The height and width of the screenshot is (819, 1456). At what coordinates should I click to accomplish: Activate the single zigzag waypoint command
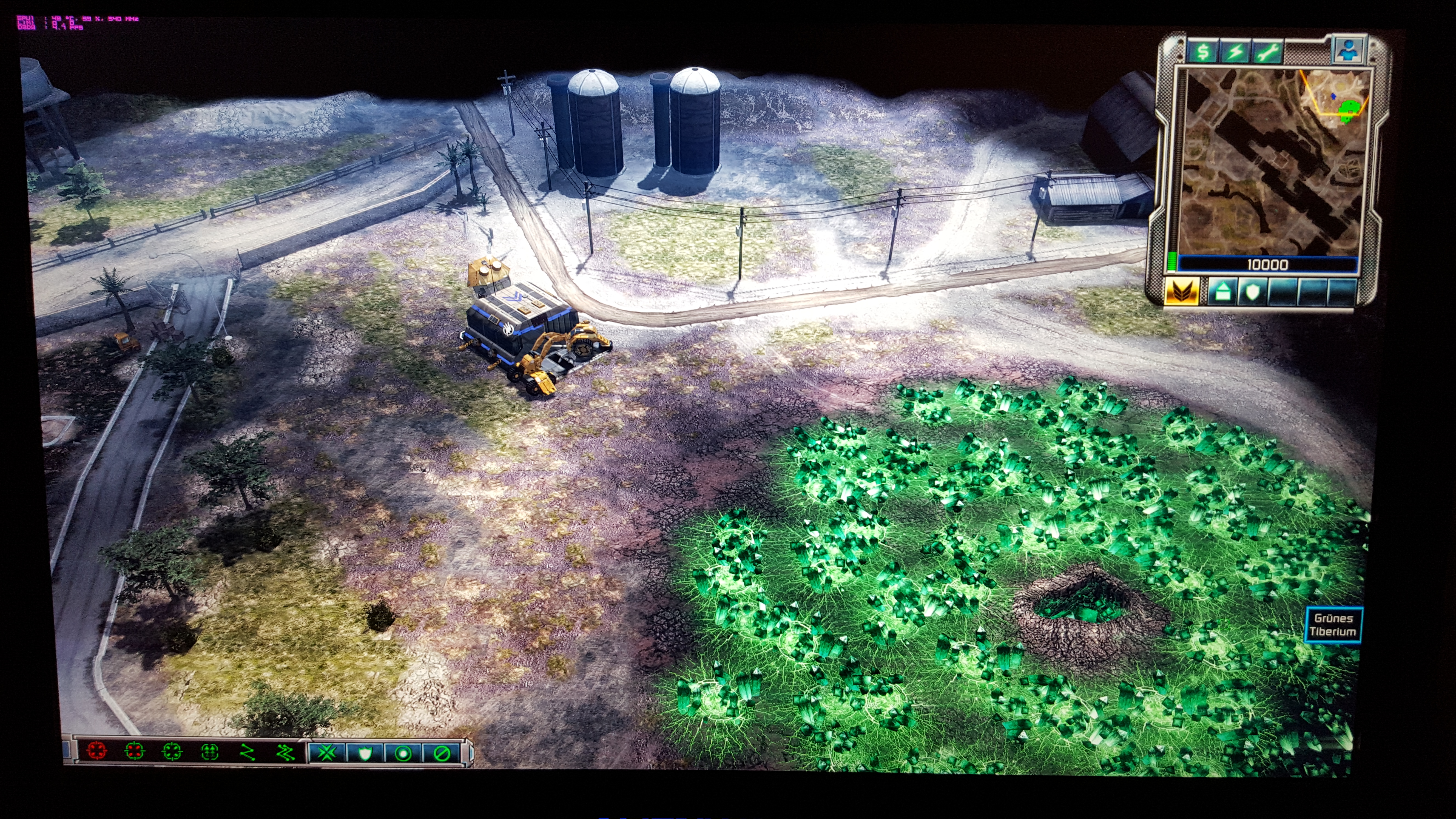[x=248, y=752]
